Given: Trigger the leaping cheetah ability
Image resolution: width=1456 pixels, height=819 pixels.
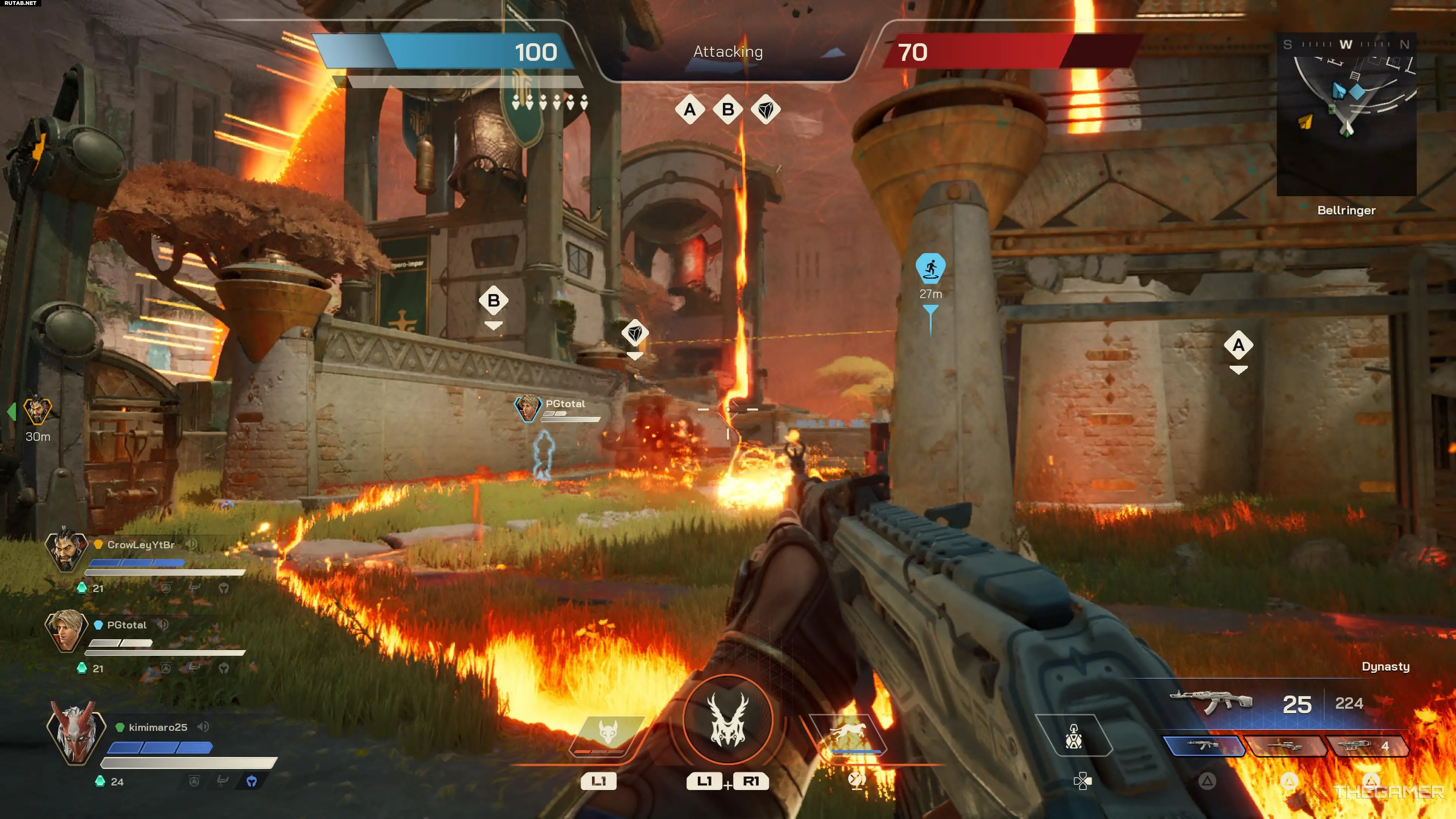Looking at the screenshot, I should (847, 734).
